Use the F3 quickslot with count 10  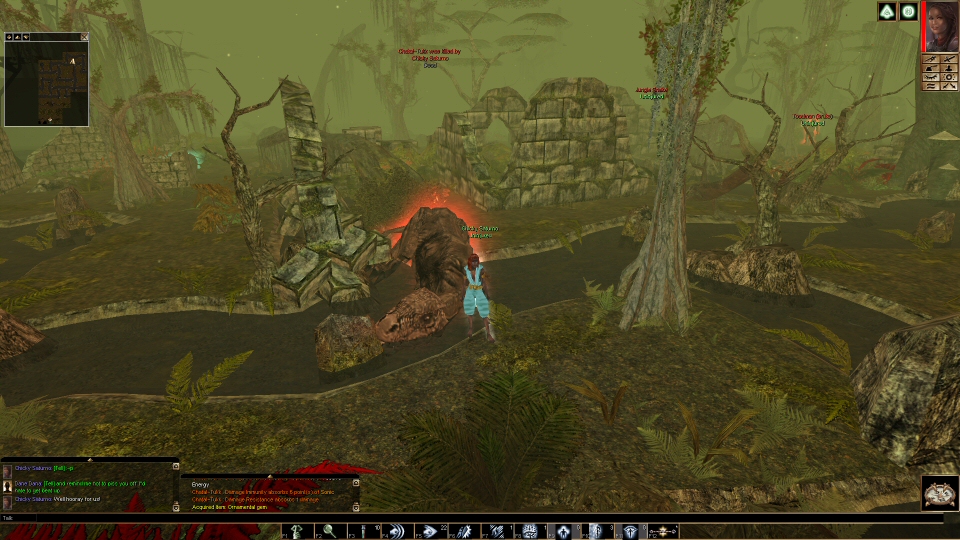(x=364, y=531)
